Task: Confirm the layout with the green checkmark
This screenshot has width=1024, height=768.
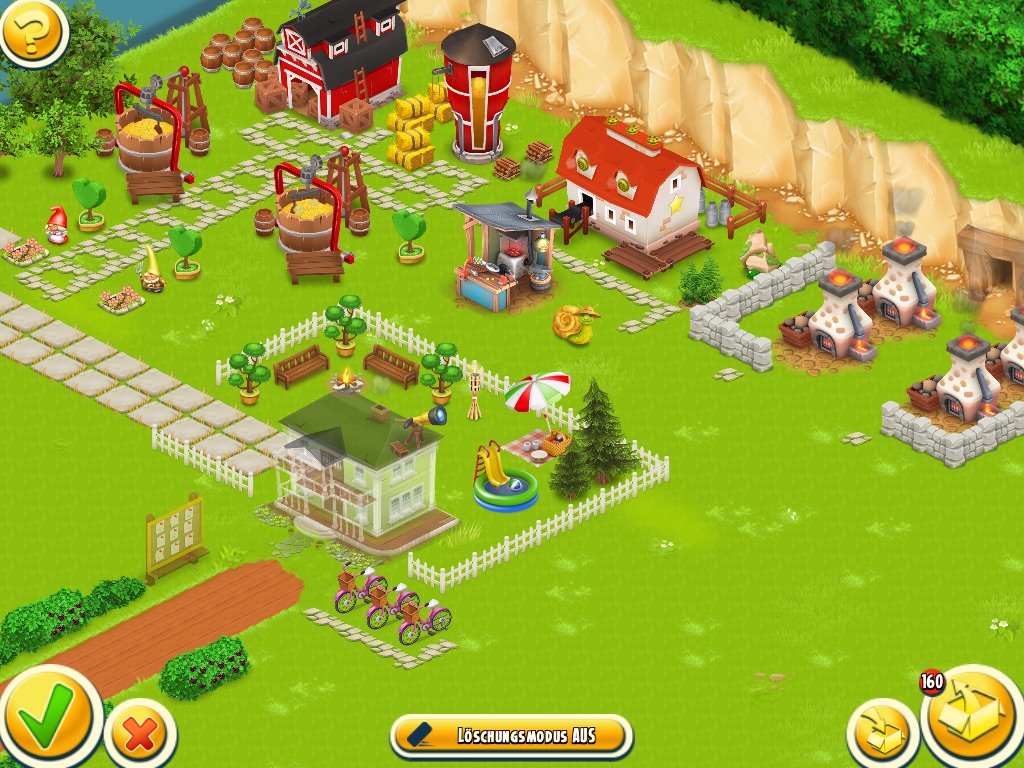Action: pyautogui.click(x=48, y=714)
